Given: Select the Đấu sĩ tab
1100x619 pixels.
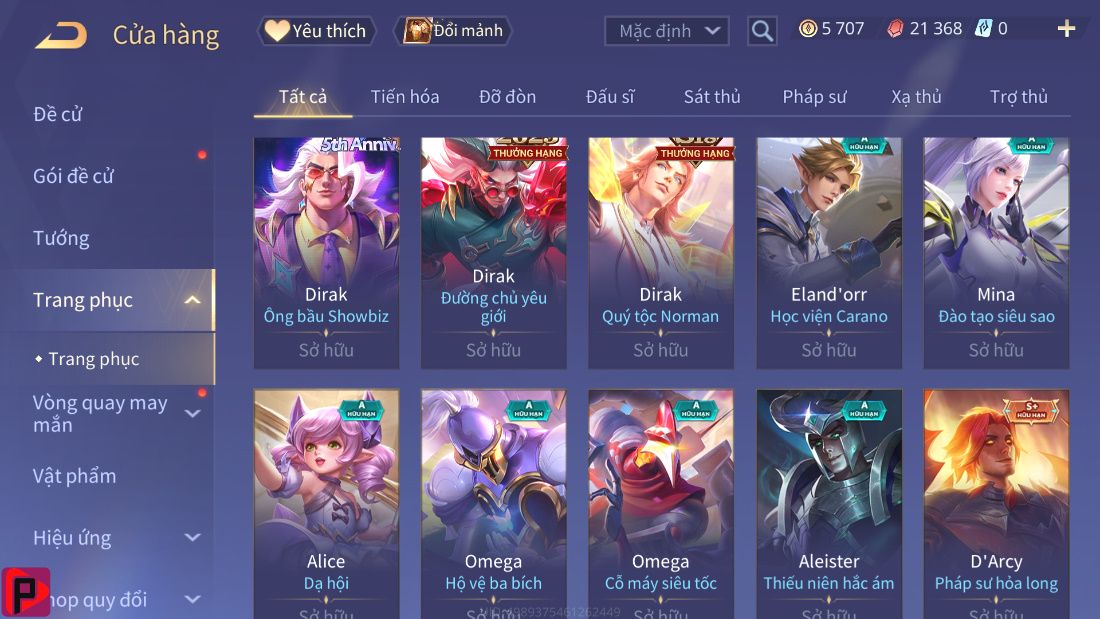Looking at the screenshot, I should click(x=610, y=97).
